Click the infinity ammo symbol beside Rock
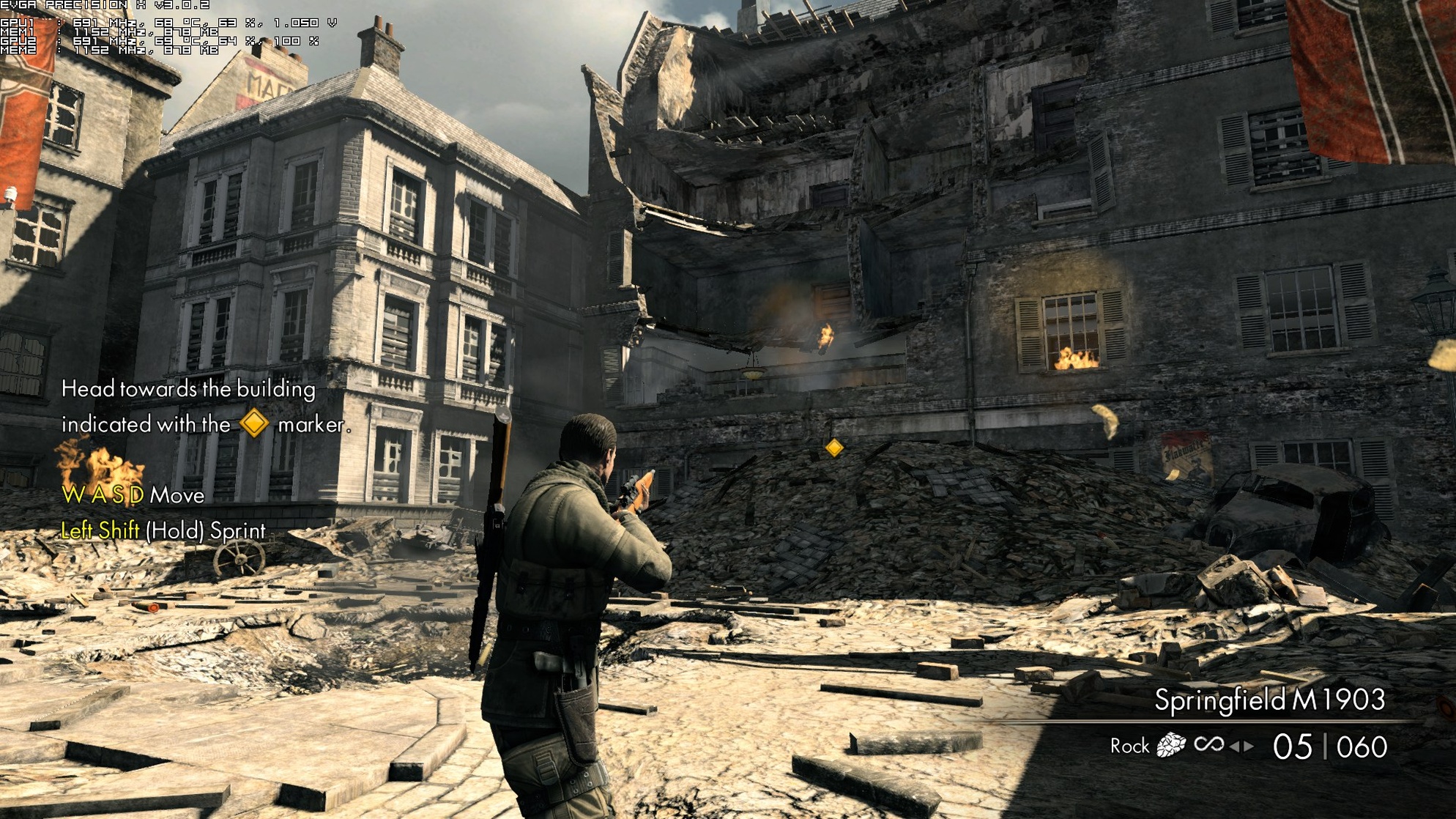Viewport: 1456px width, 819px height. [1208, 746]
